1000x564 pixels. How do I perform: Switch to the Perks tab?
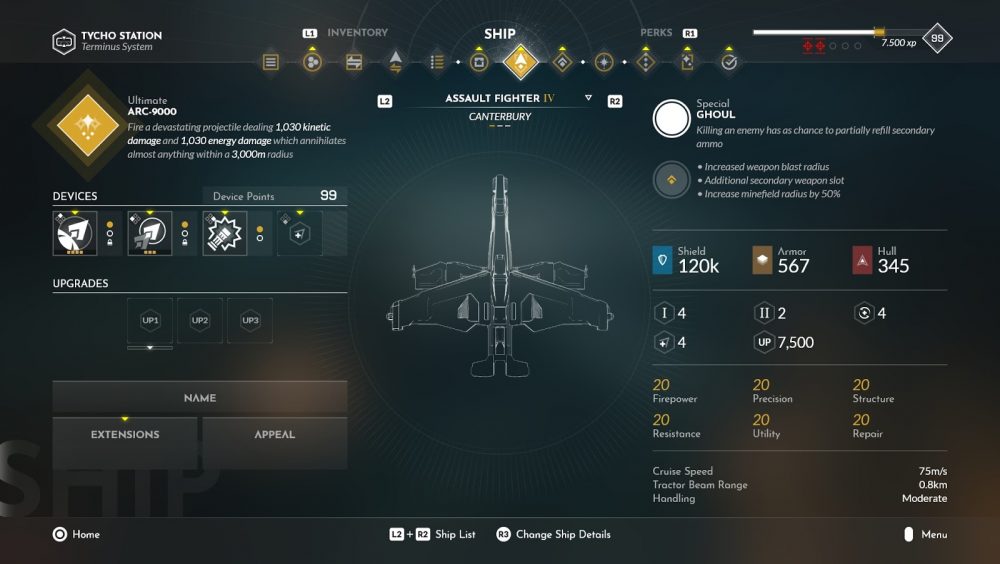(656, 33)
